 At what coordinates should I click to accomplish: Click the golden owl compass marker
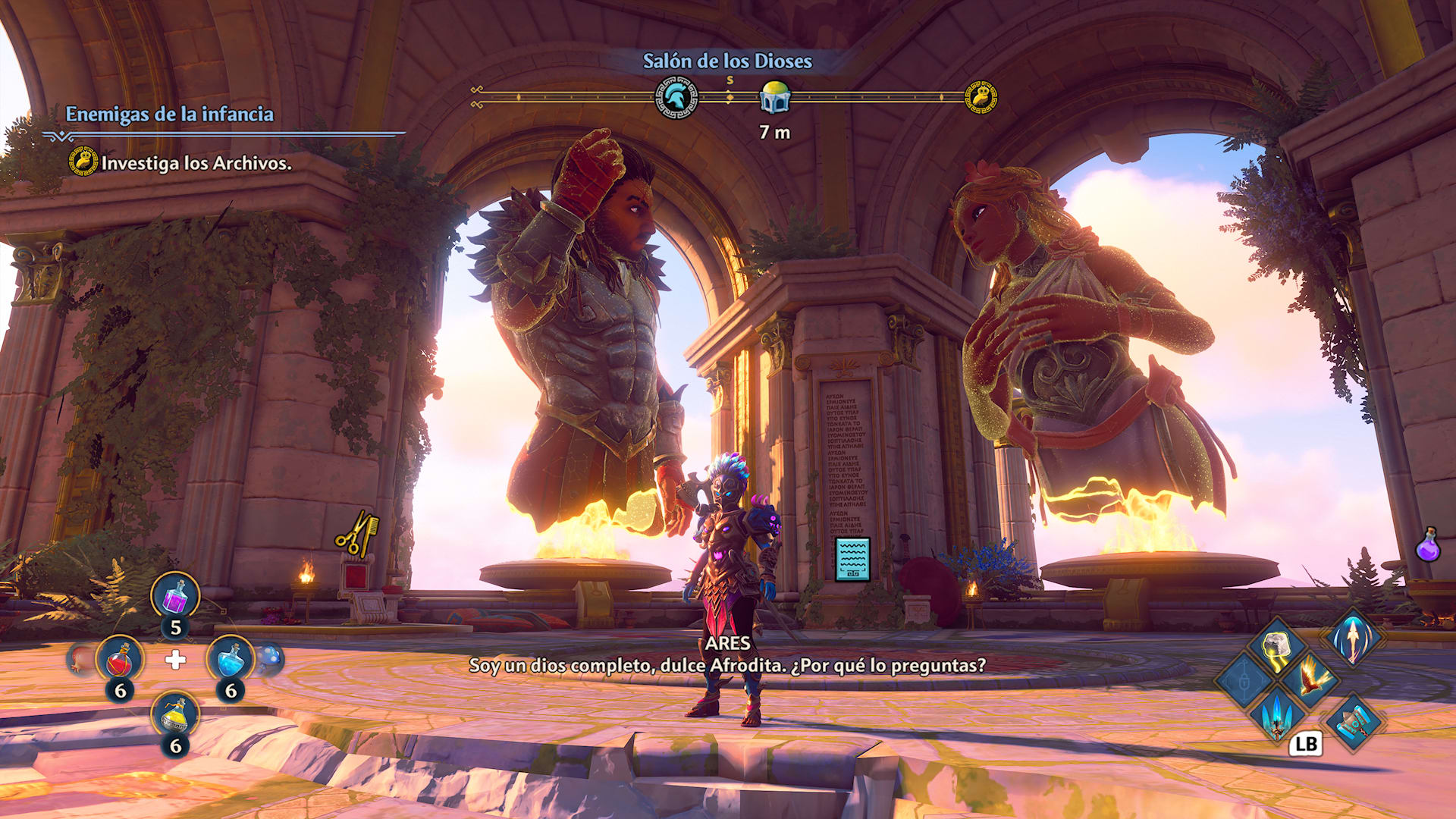[981, 98]
